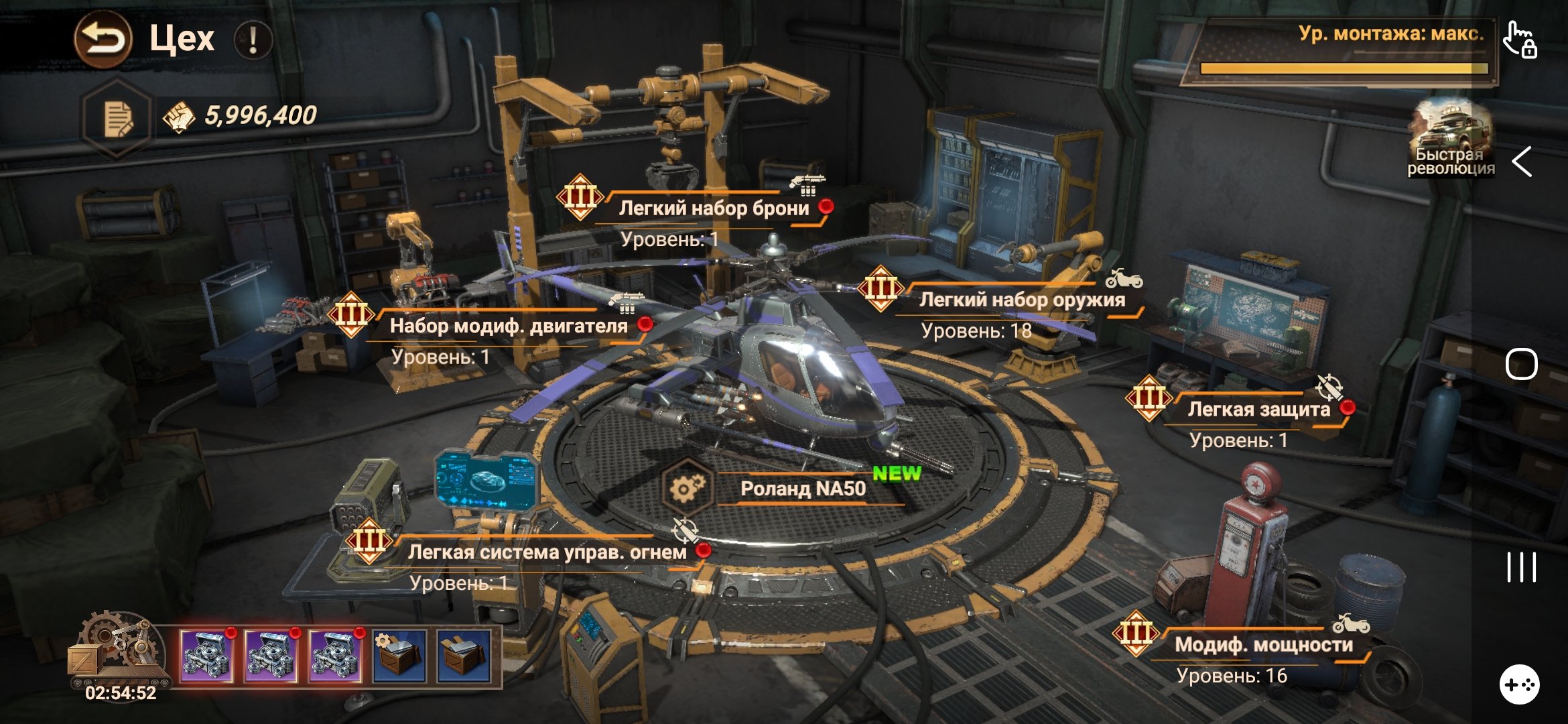Open Android recent apps

(1521, 567)
